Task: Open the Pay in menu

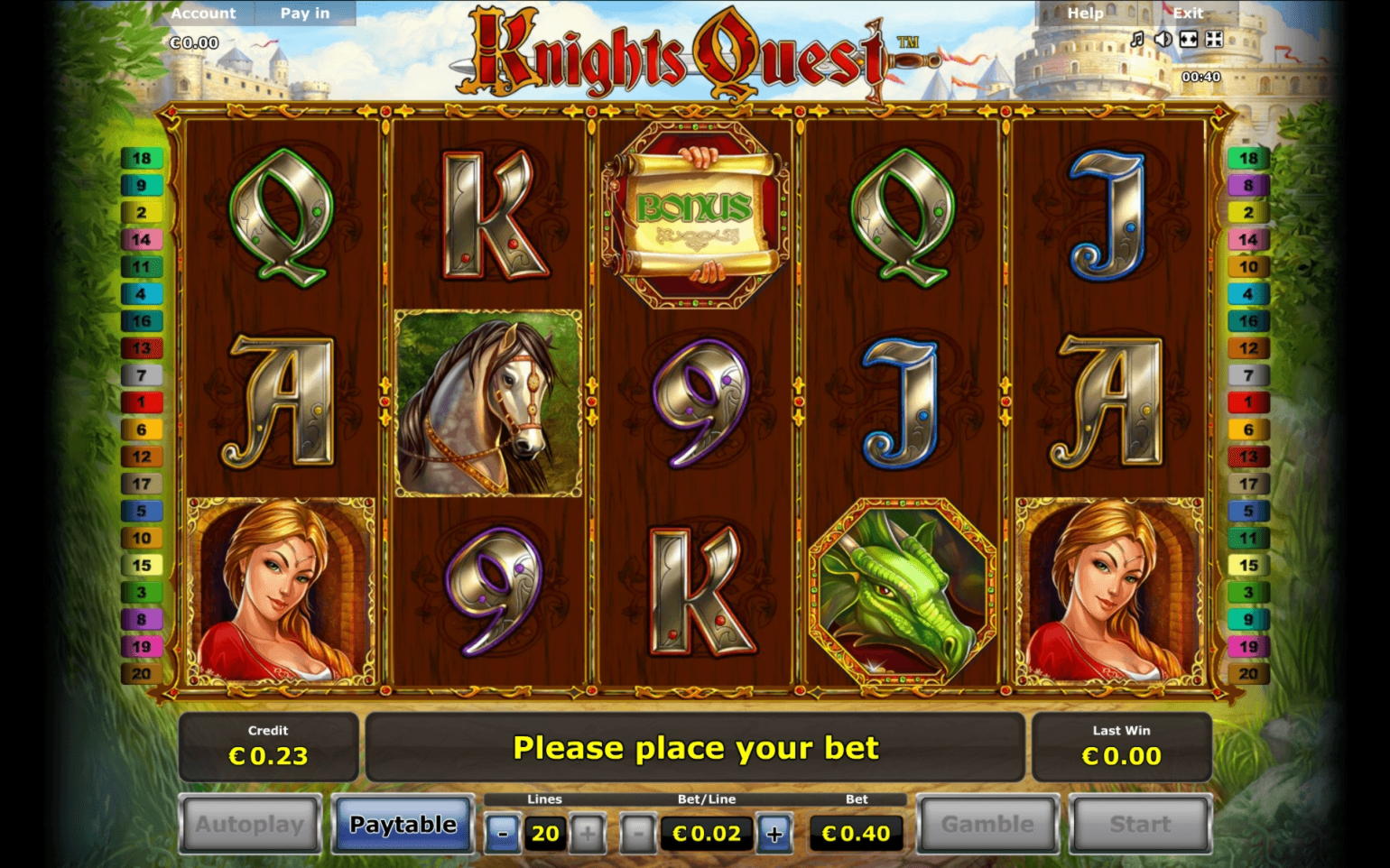Action: (305, 14)
